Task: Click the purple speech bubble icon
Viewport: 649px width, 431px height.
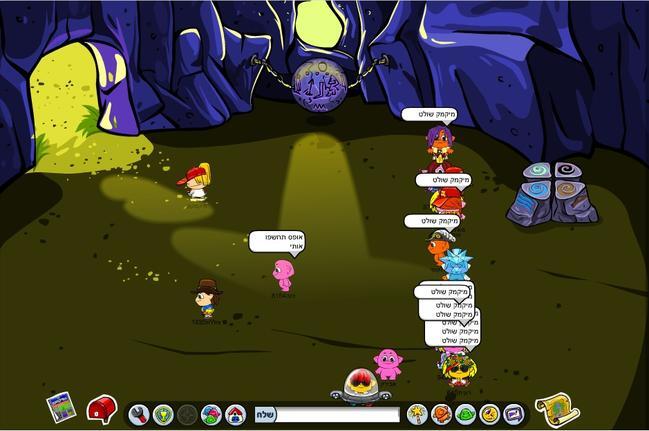Action: [x=513, y=413]
